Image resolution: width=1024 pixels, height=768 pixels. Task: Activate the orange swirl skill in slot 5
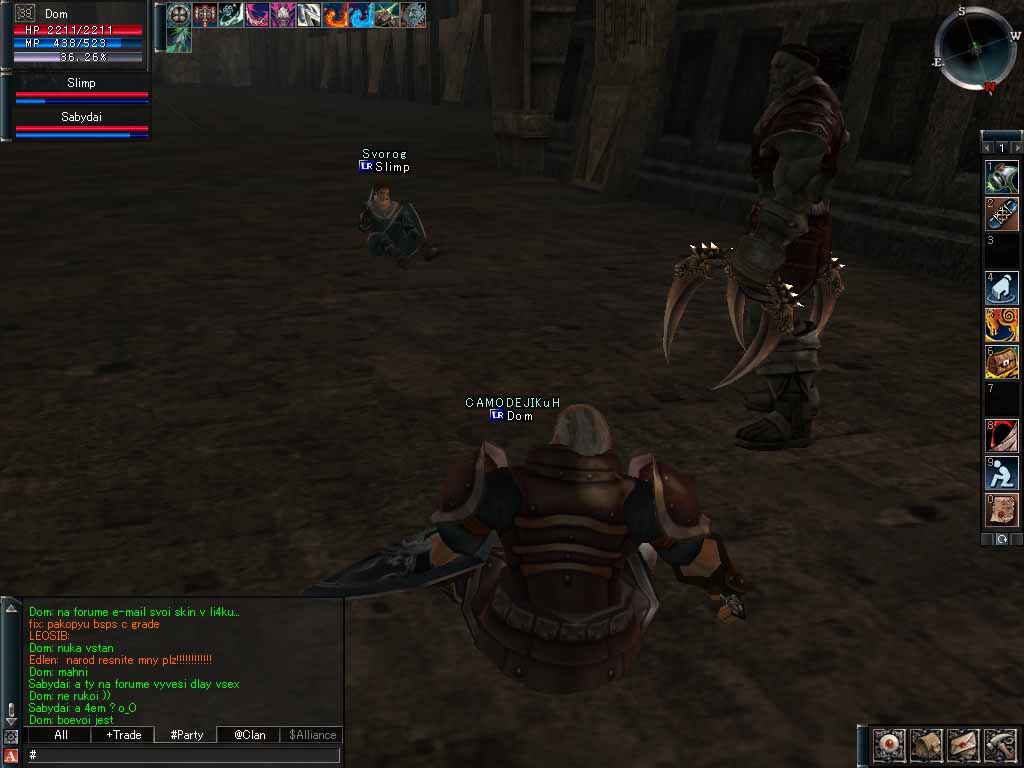point(1002,324)
